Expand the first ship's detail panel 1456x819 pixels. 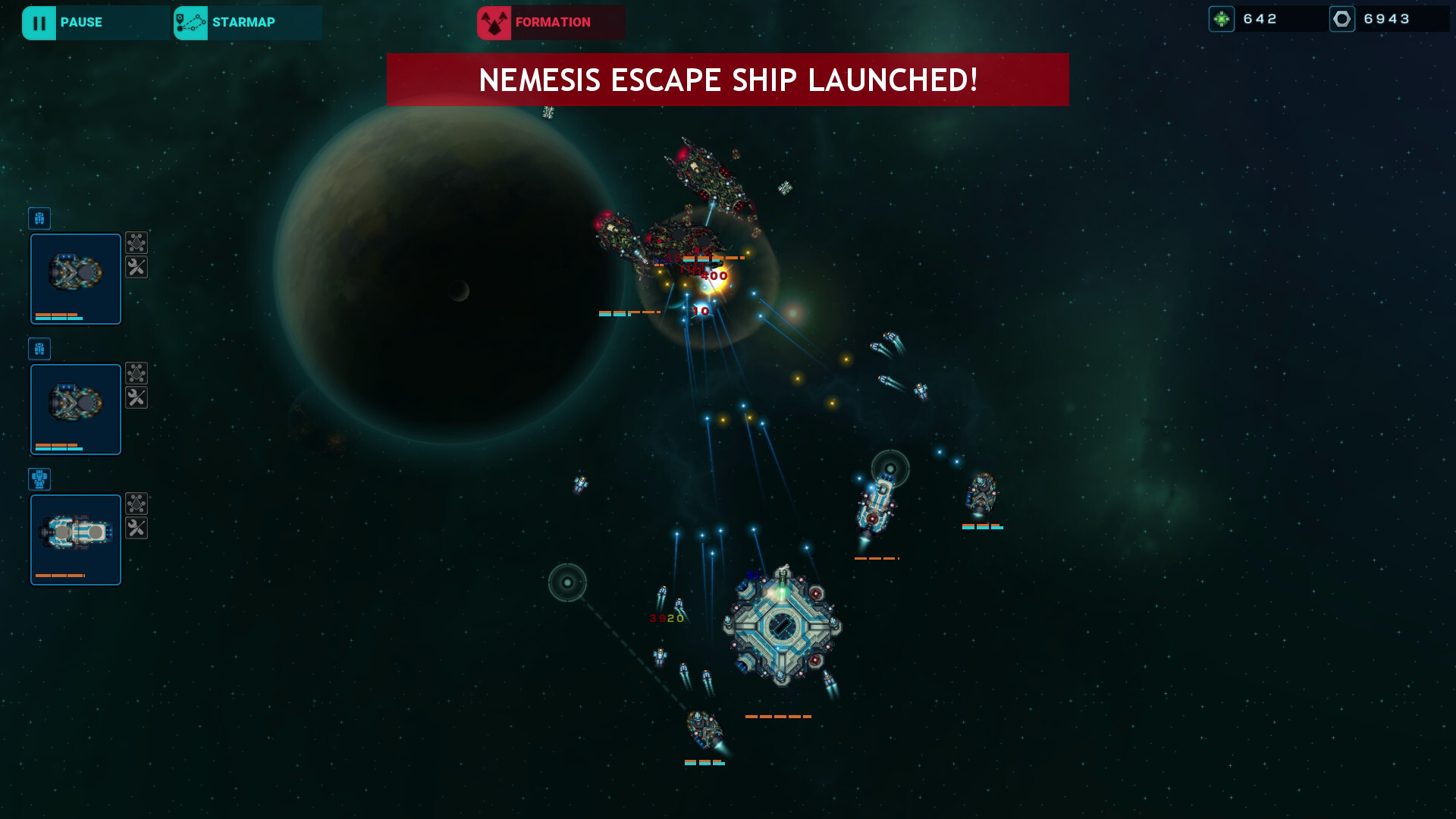pyautogui.click(x=75, y=278)
